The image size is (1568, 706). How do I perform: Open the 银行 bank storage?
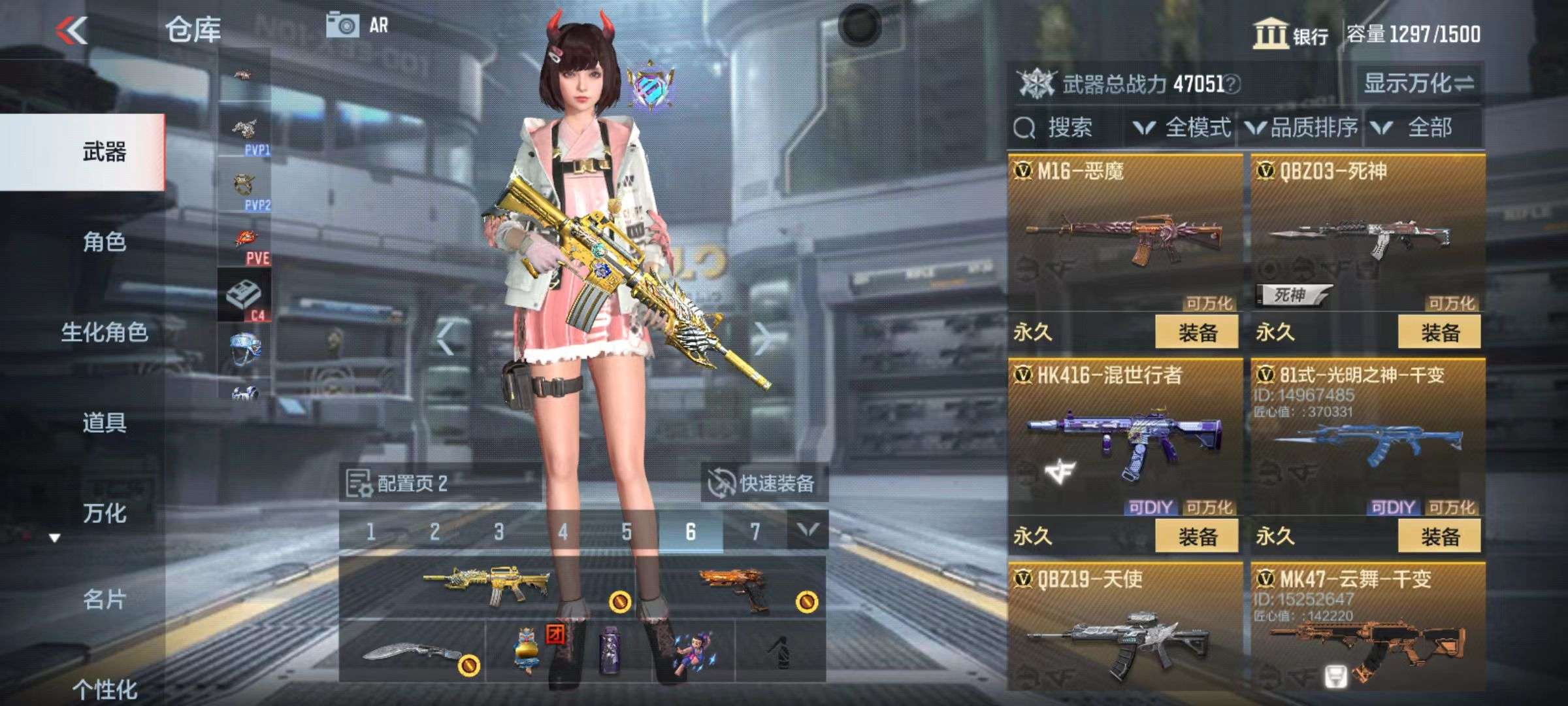1290,34
